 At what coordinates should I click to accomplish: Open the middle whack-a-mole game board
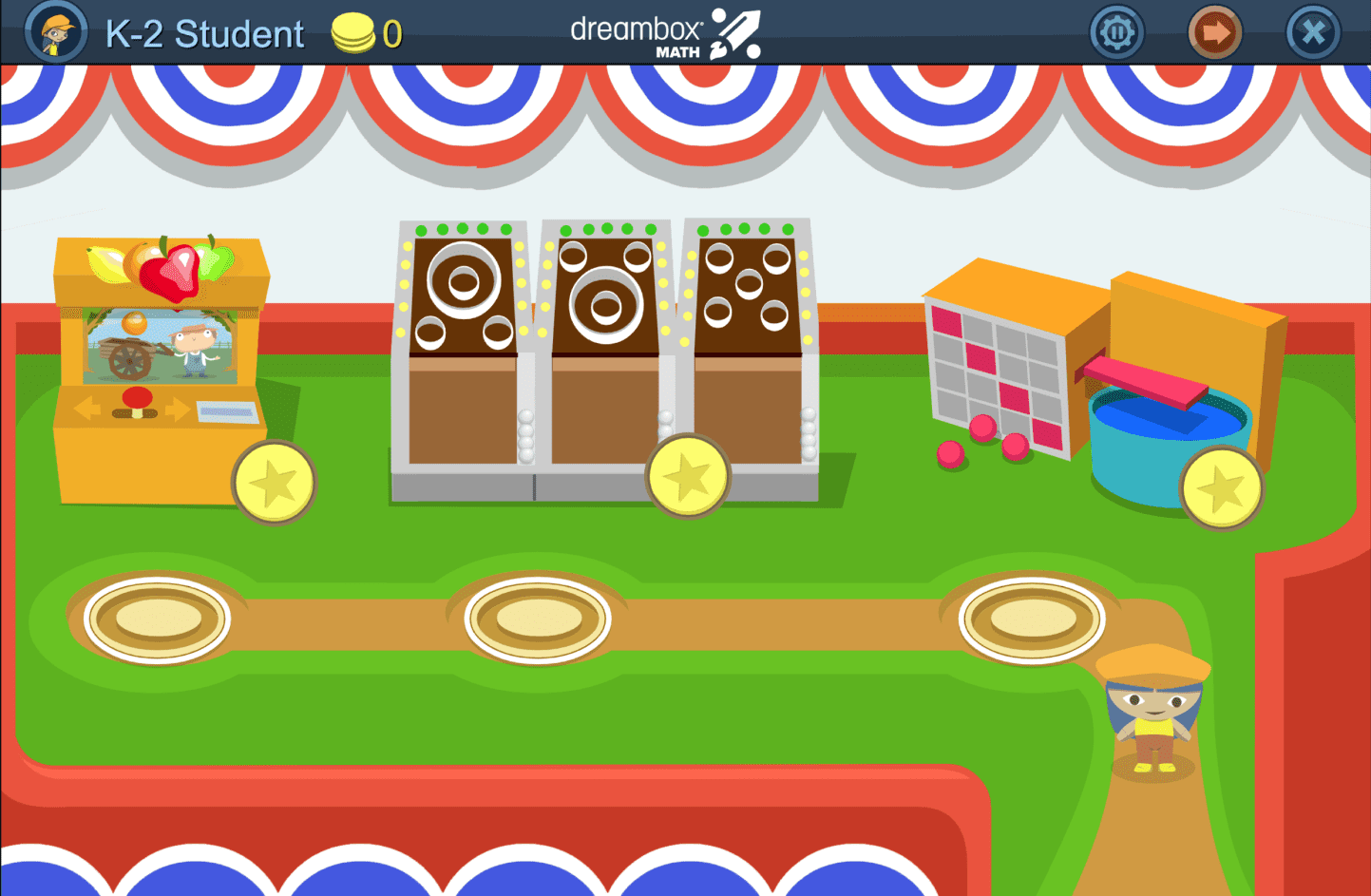pyautogui.click(x=605, y=295)
